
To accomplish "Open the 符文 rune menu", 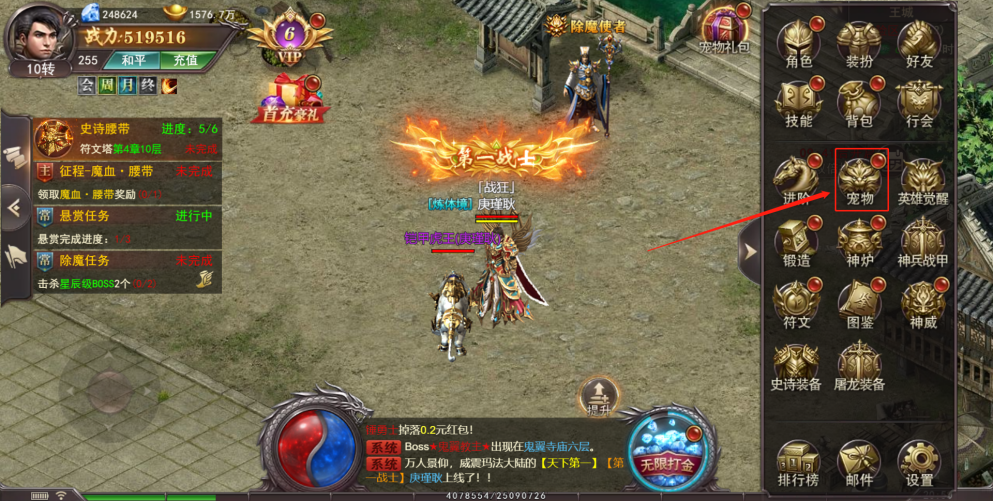I will coord(798,305).
